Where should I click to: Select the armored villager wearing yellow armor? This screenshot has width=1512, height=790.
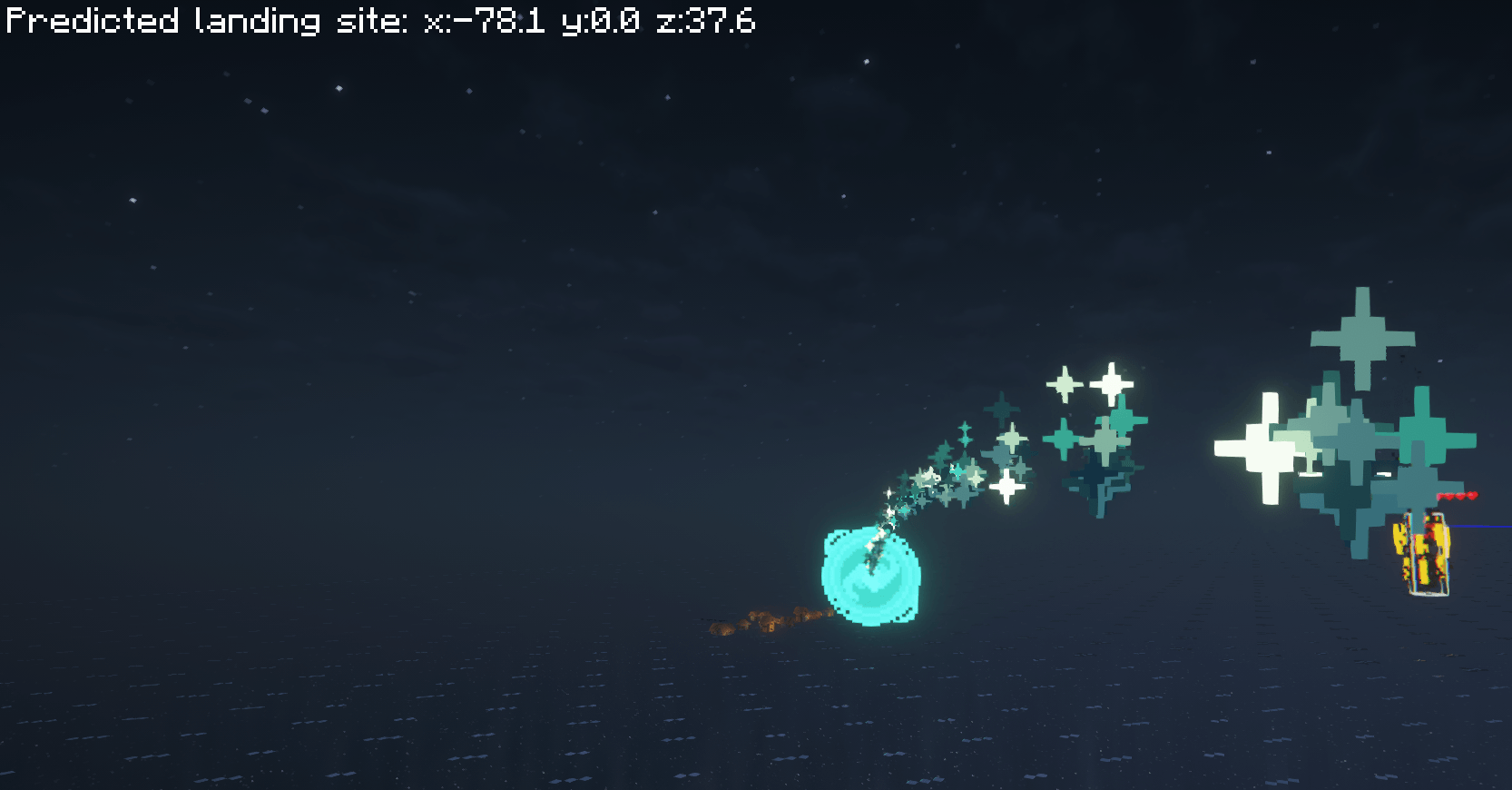[x=1427, y=554]
